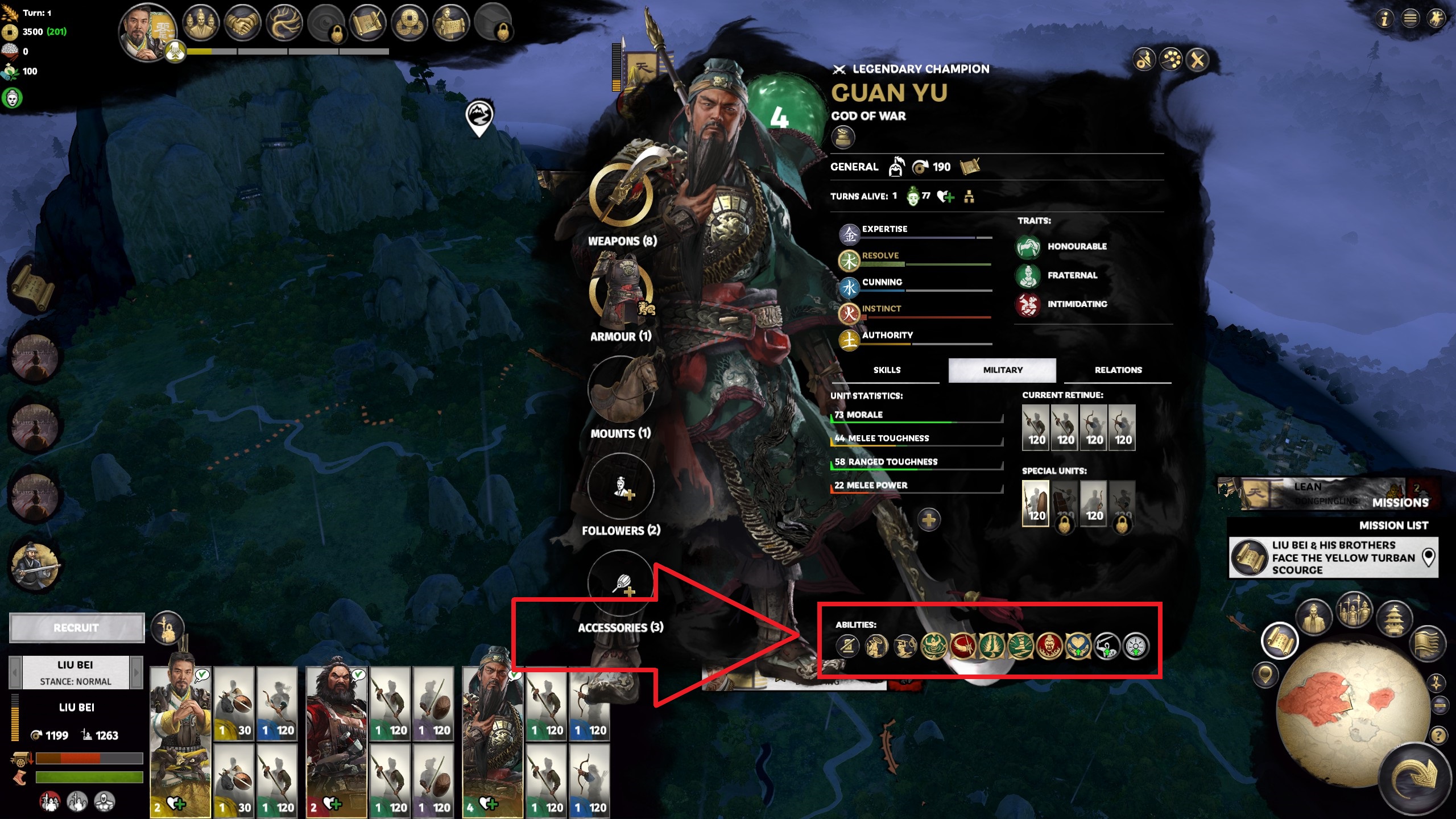Click the Recruit button
The height and width of the screenshot is (819, 1456).
[77, 627]
